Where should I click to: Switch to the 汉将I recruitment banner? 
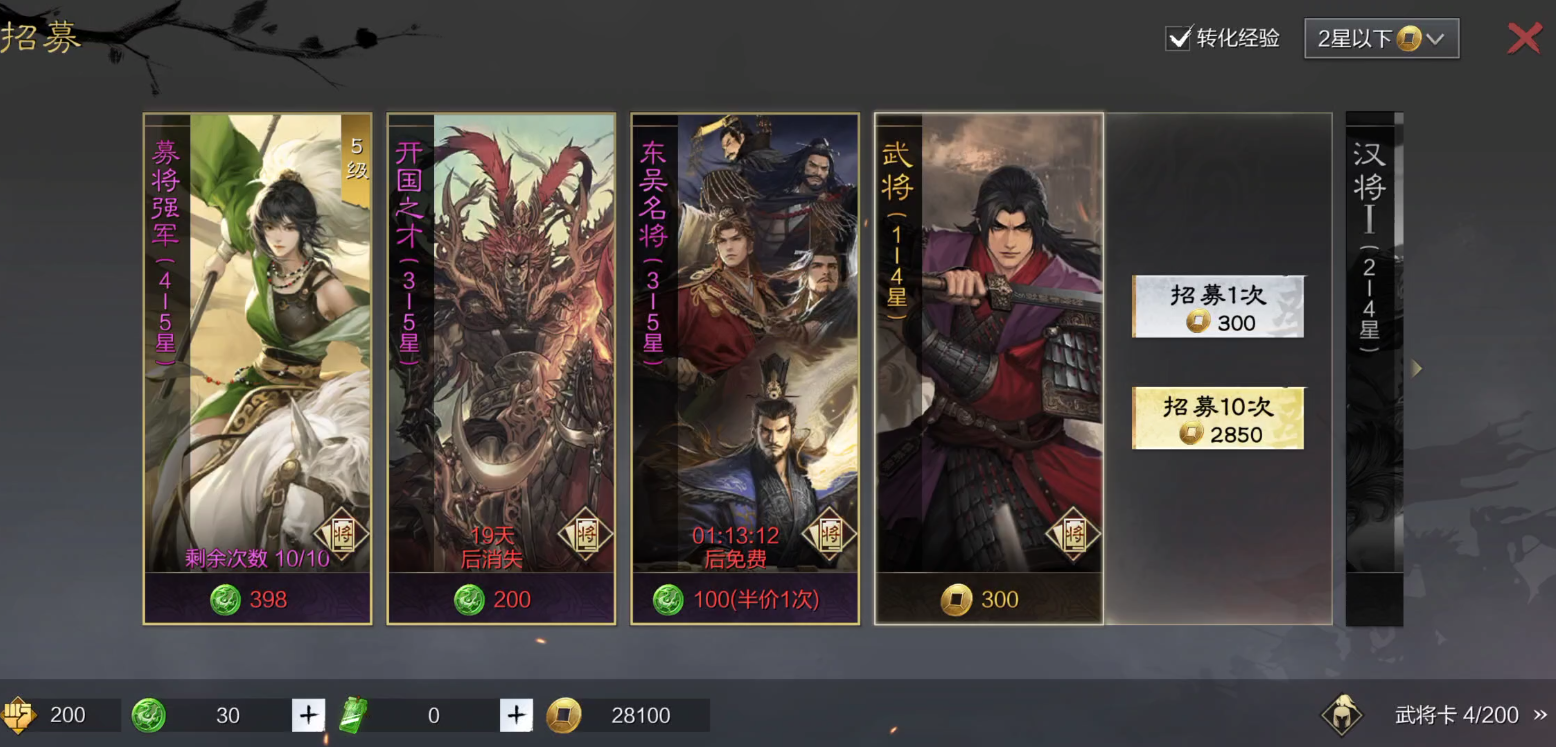(x=1374, y=368)
